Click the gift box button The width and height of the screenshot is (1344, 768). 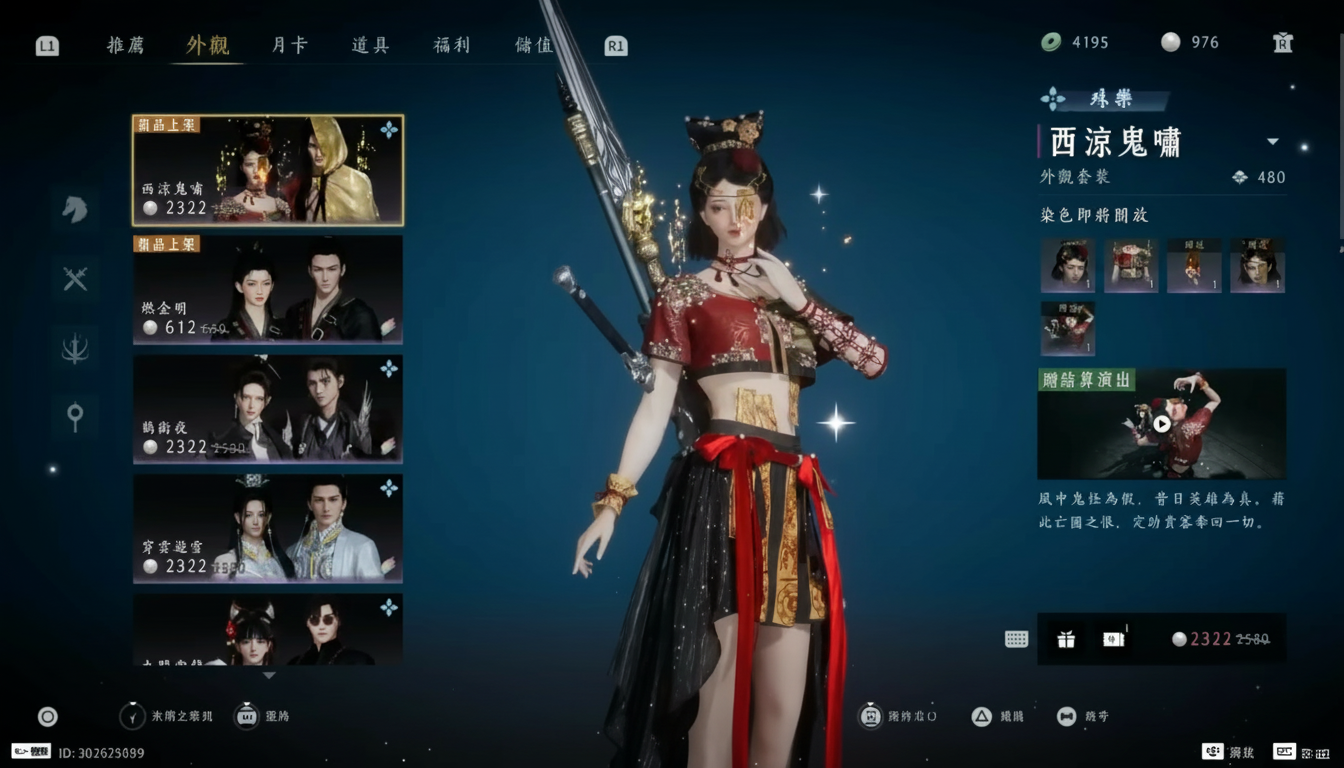tap(1066, 639)
